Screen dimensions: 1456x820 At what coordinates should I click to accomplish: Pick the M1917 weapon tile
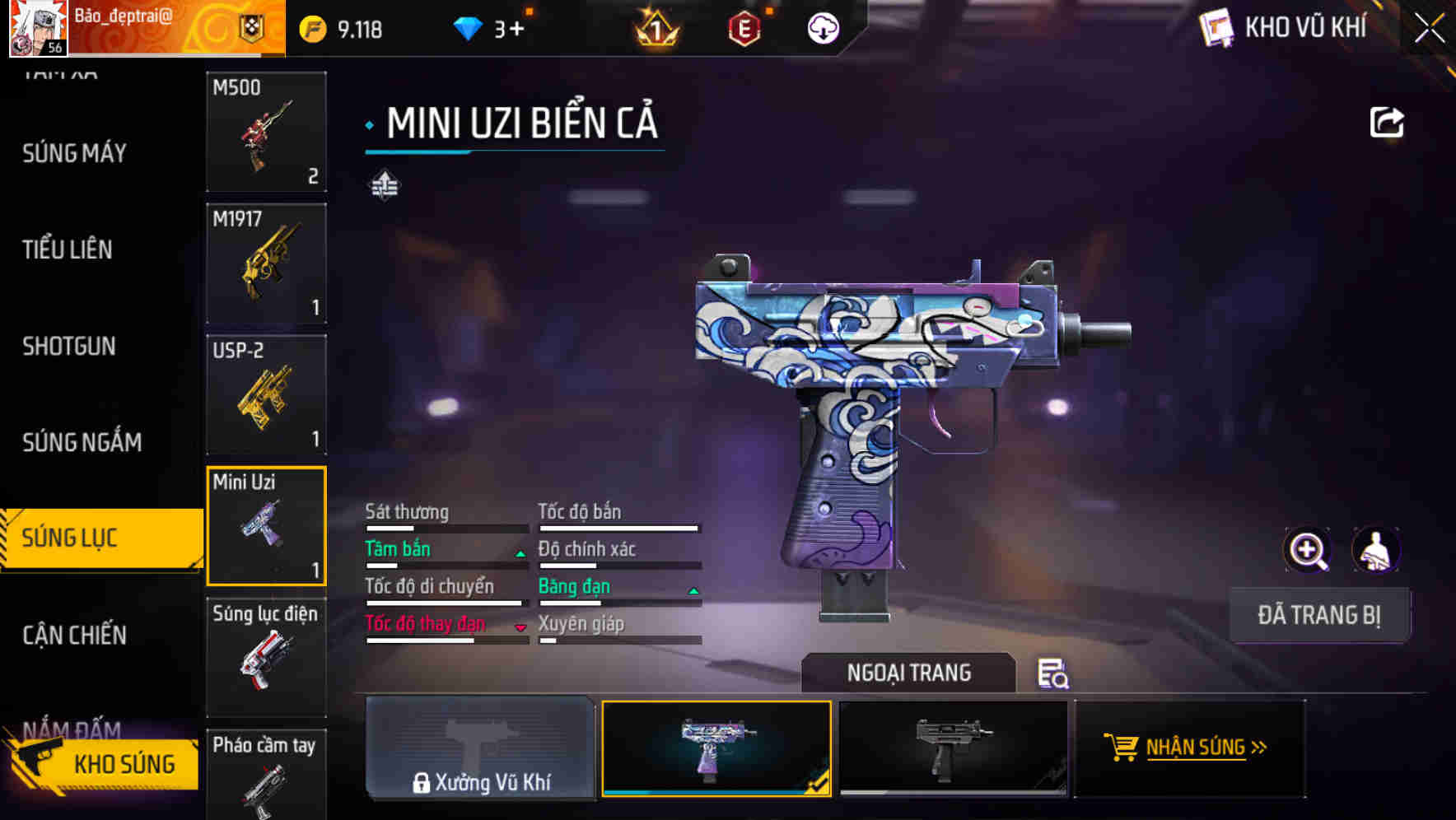(266, 263)
